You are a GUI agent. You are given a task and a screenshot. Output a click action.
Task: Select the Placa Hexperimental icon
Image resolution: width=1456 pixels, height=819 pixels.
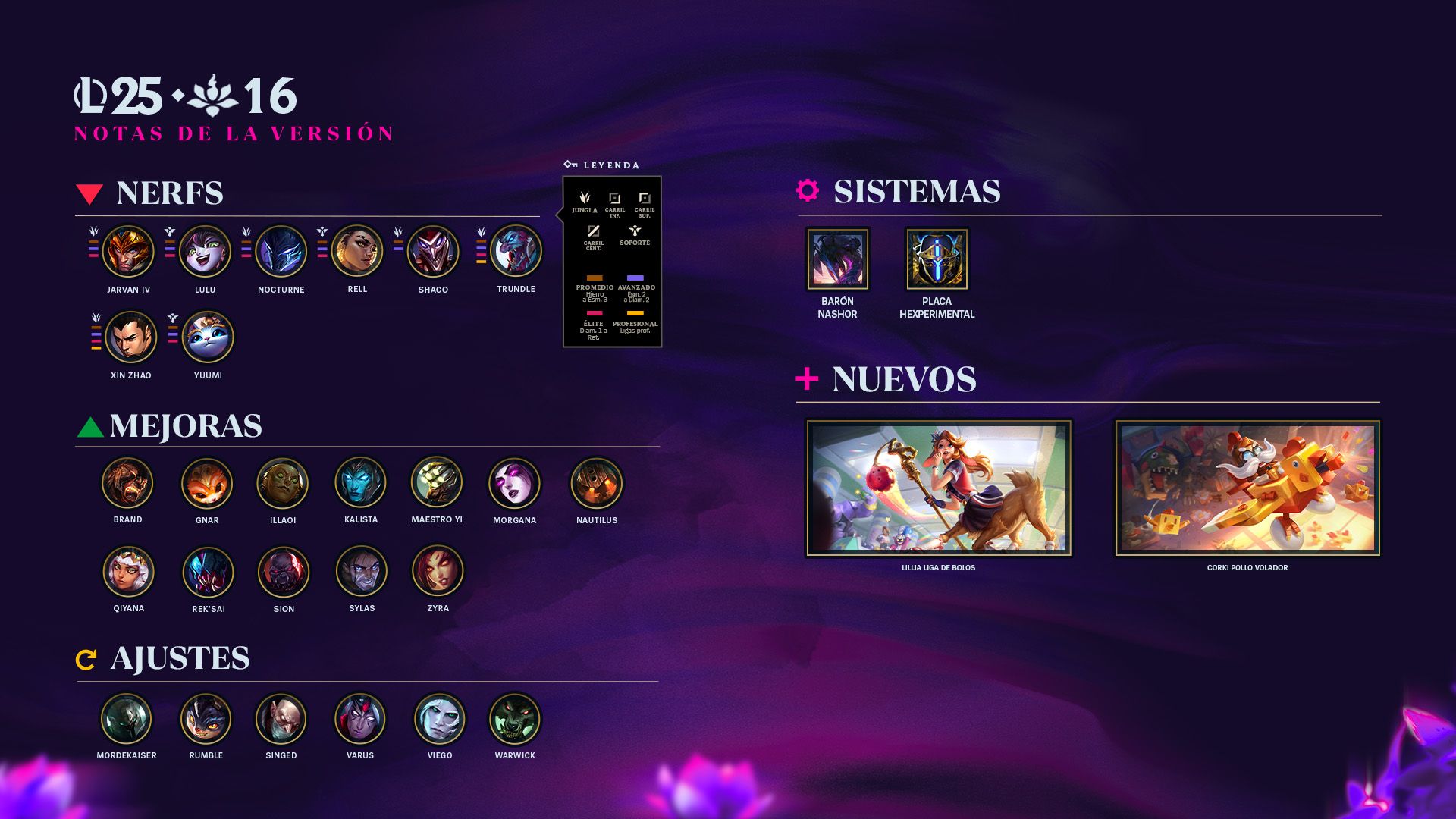pos(937,259)
